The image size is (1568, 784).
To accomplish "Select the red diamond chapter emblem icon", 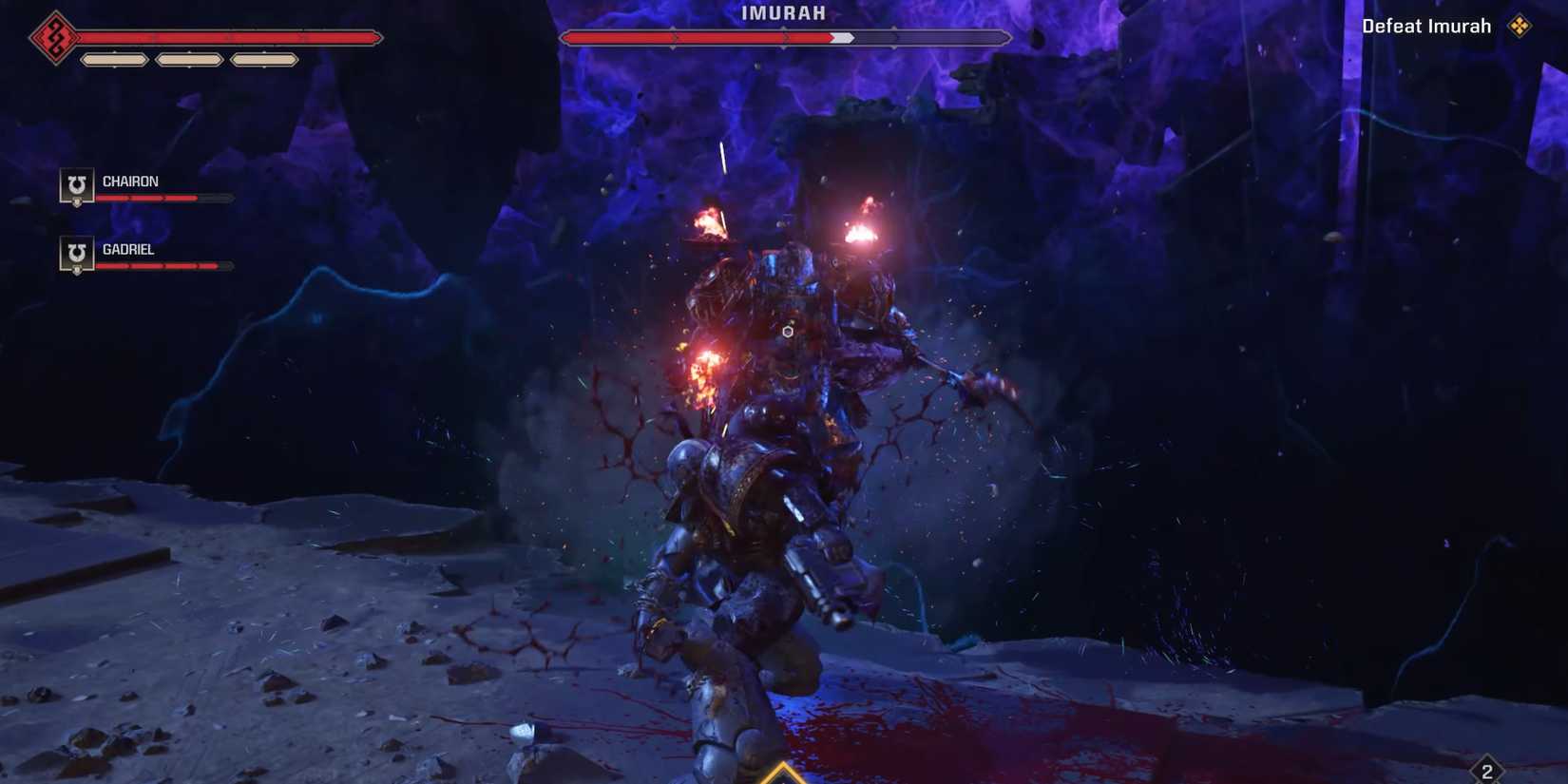I will click(54, 37).
